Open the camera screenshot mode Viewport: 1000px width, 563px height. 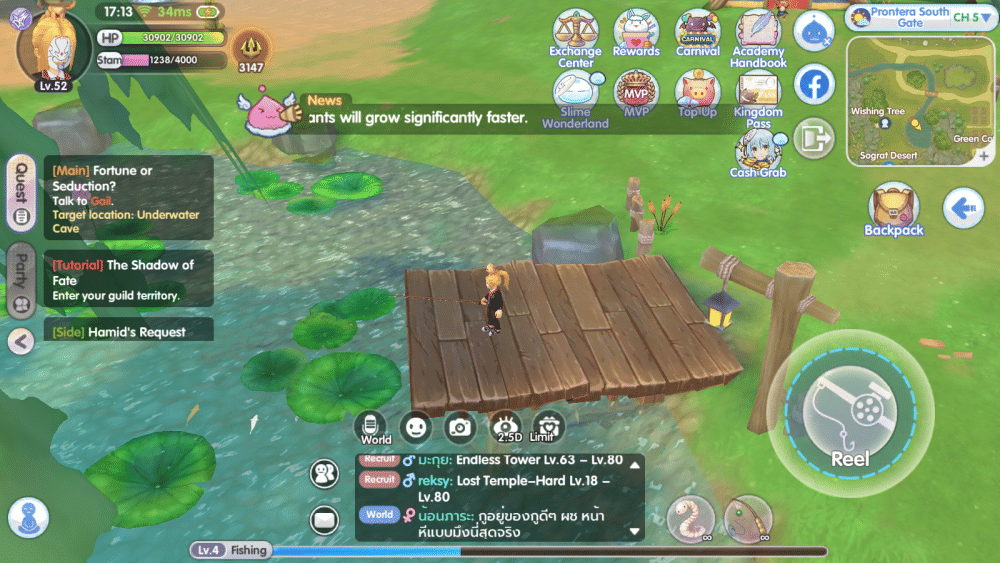pos(460,428)
